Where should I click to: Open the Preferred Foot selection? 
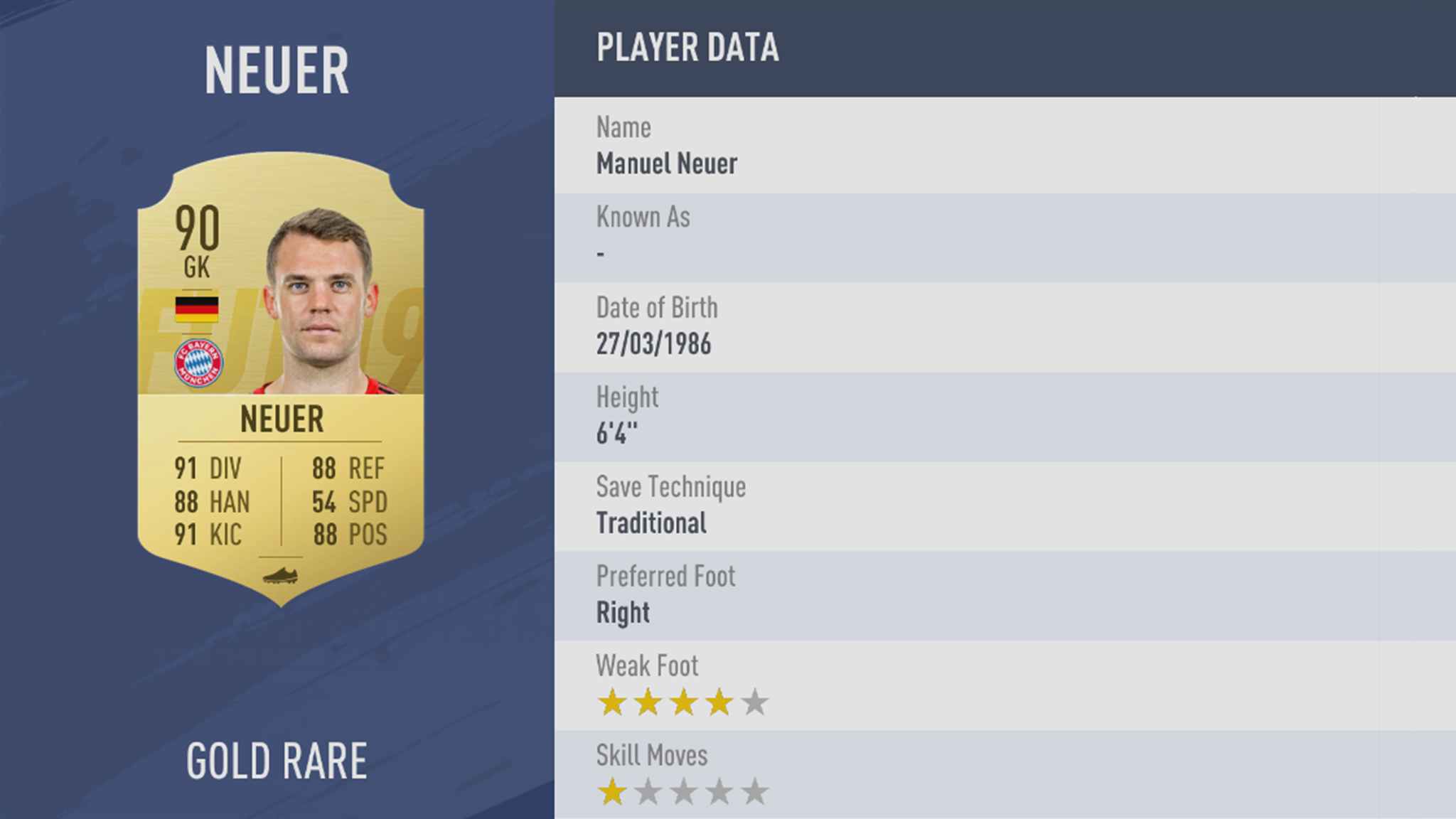(666, 594)
